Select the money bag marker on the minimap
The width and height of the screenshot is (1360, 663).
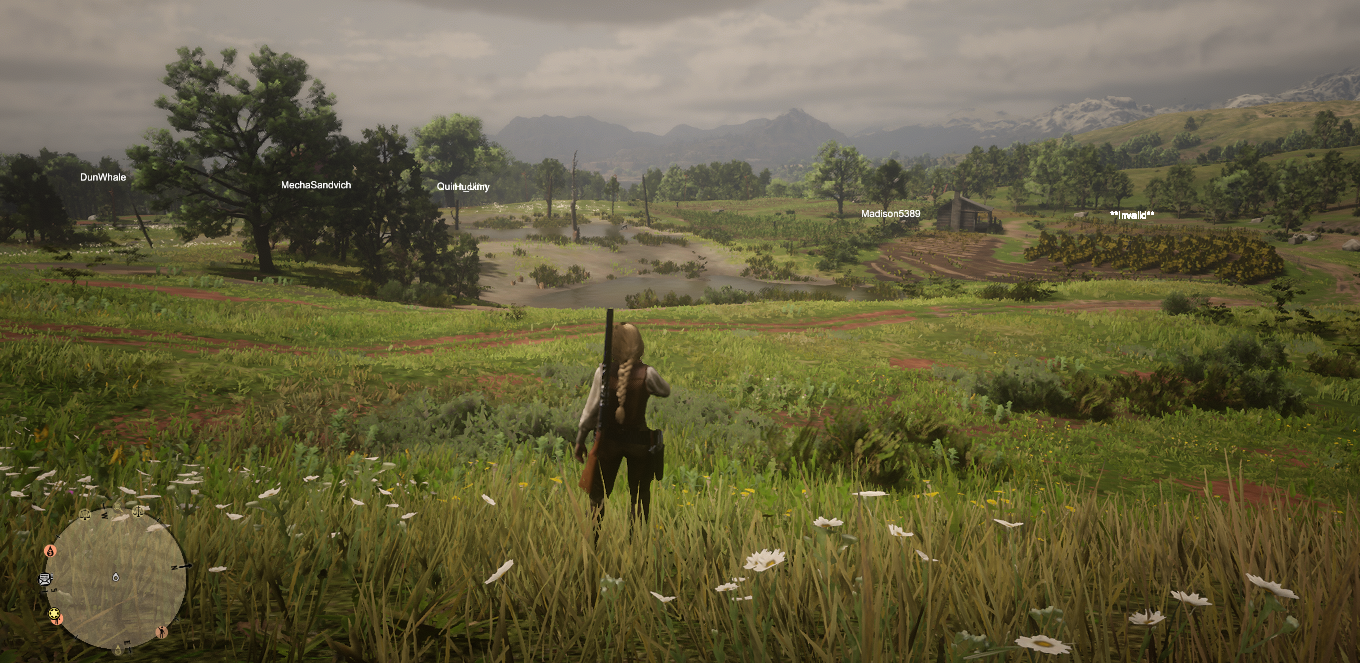click(x=50, y=551)
